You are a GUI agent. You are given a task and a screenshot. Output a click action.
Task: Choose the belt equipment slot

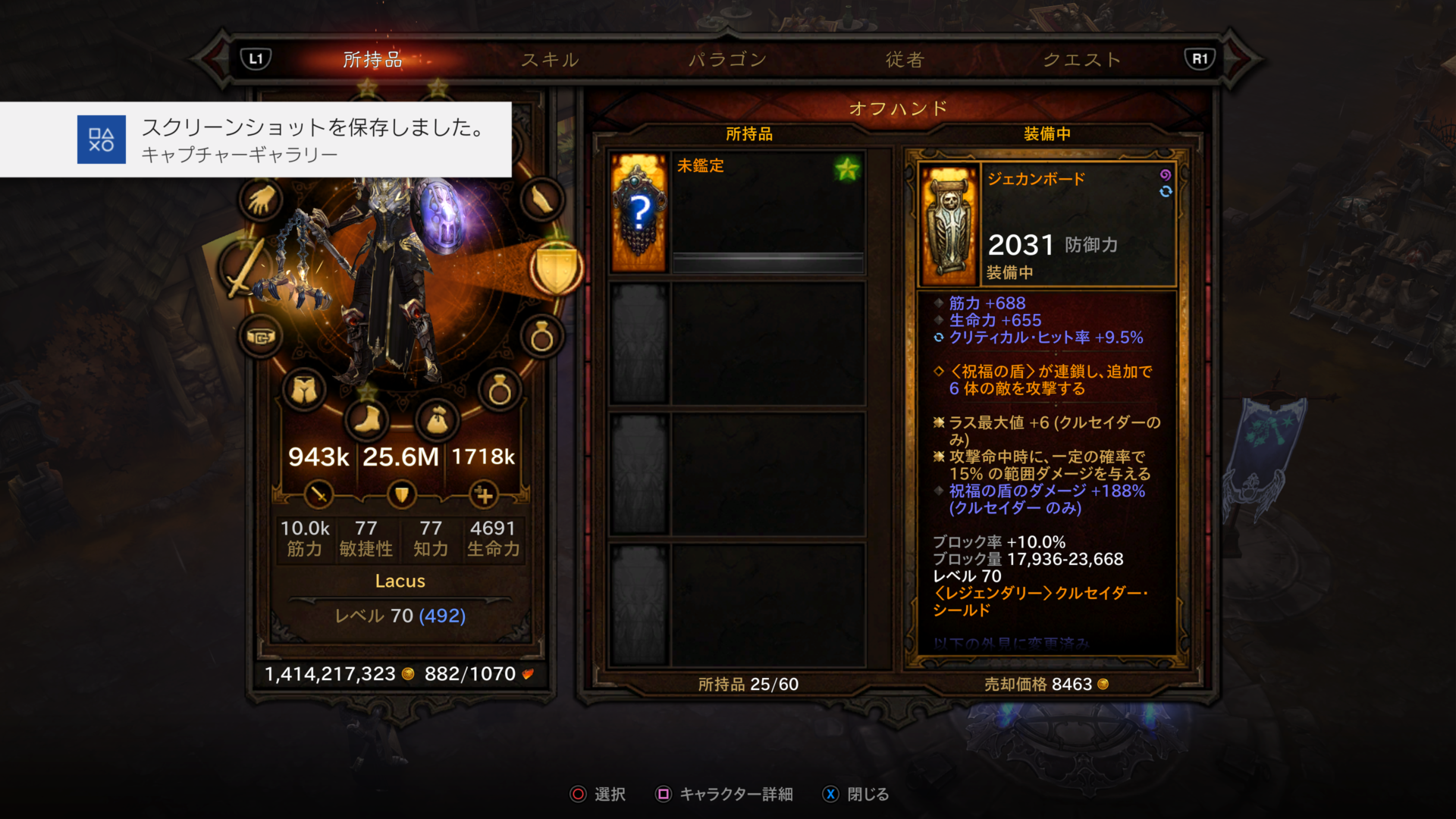(x=261, y=337)
